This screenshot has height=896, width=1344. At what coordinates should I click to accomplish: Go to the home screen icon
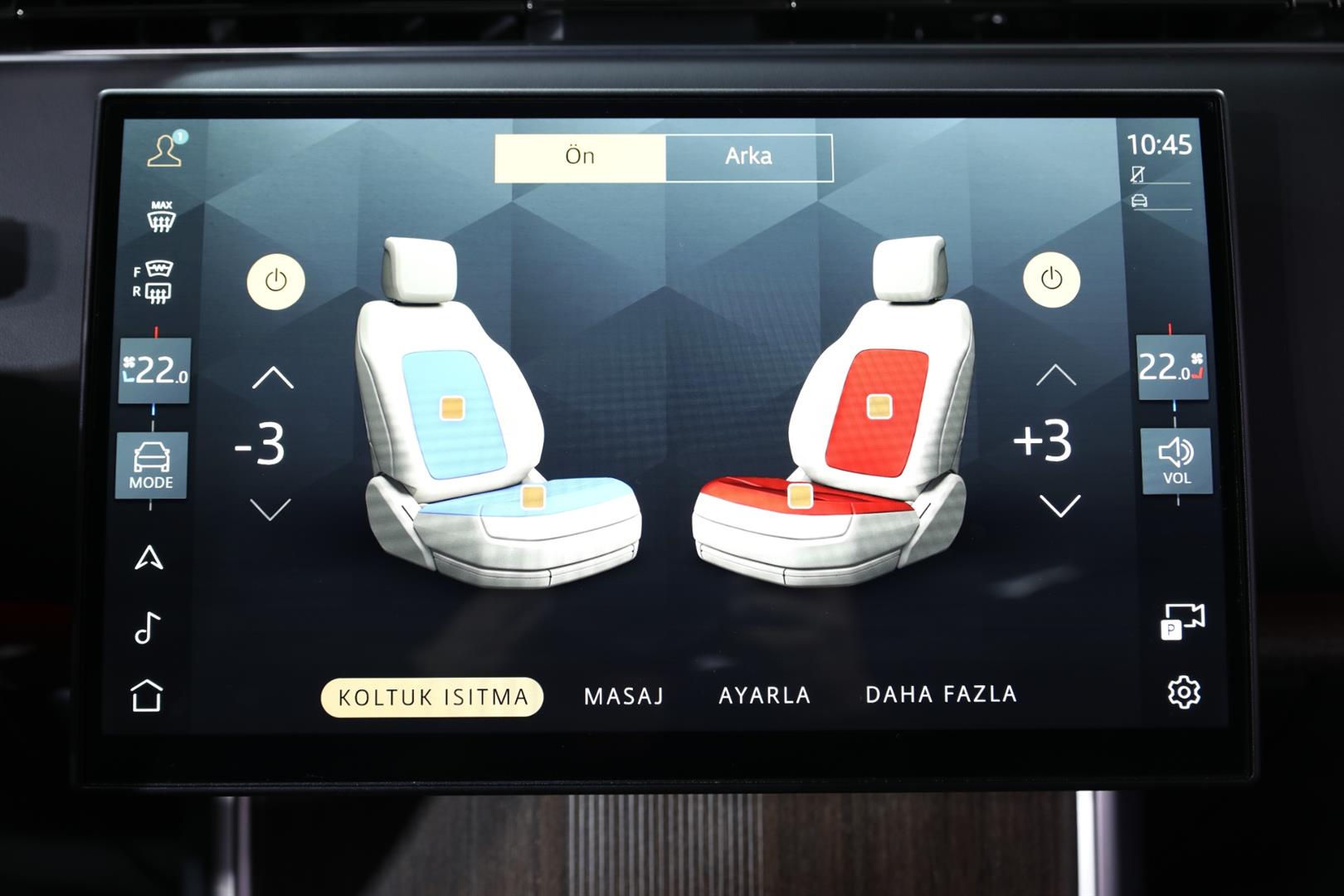pyautogui.click(x=147, y=695)
